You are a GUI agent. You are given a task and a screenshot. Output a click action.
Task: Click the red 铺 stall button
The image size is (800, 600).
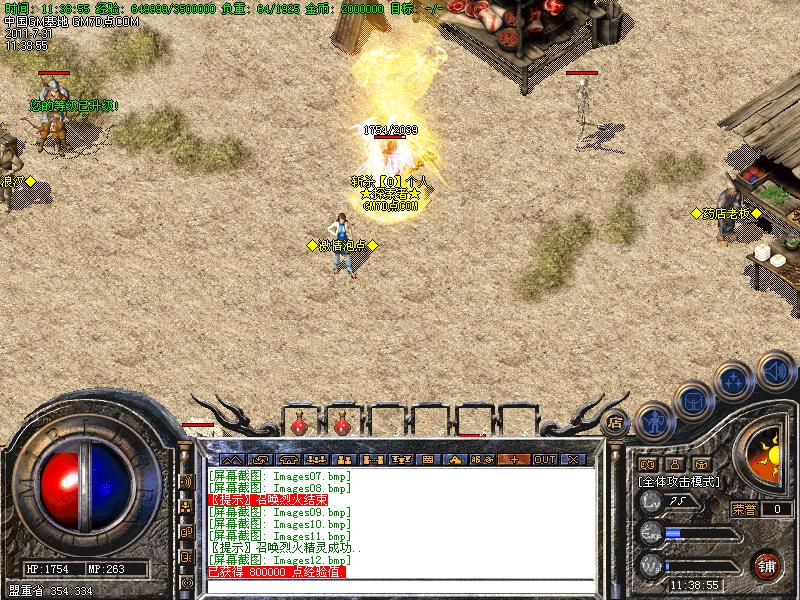[x=767, y=564]
